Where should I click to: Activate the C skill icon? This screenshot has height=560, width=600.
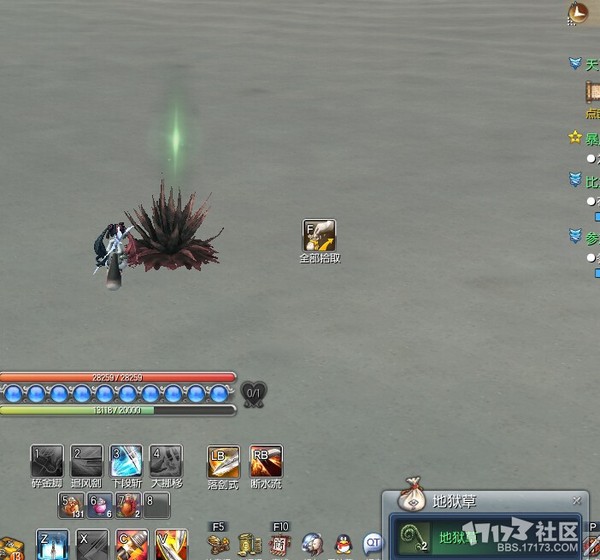pyautogui.click(x=131, y=545)
